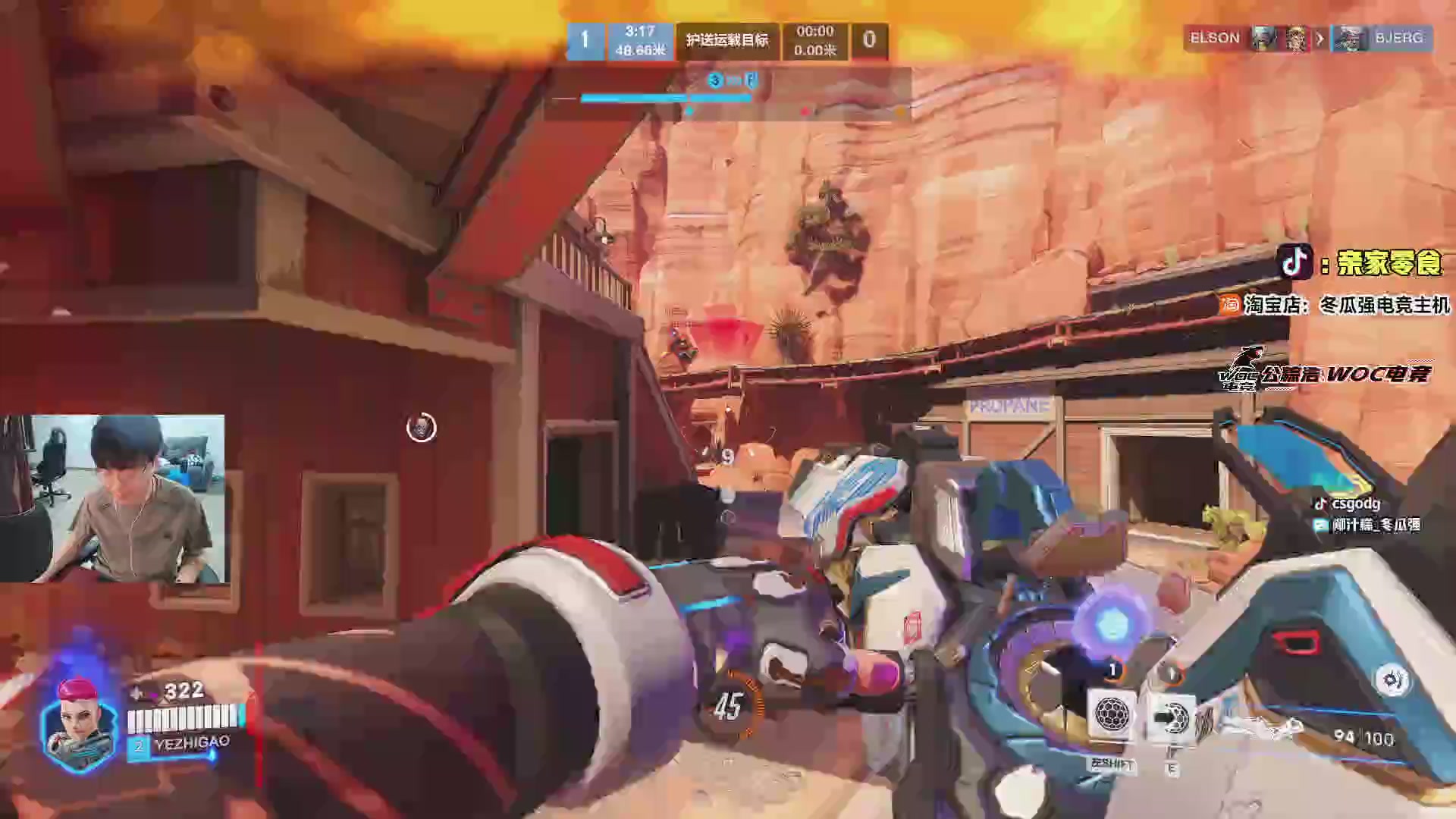Click the streamer webcam overlay
Image resolution: width=1456 pixels, height=819 pixels.
pyautogui.click(x=113, y=498)
